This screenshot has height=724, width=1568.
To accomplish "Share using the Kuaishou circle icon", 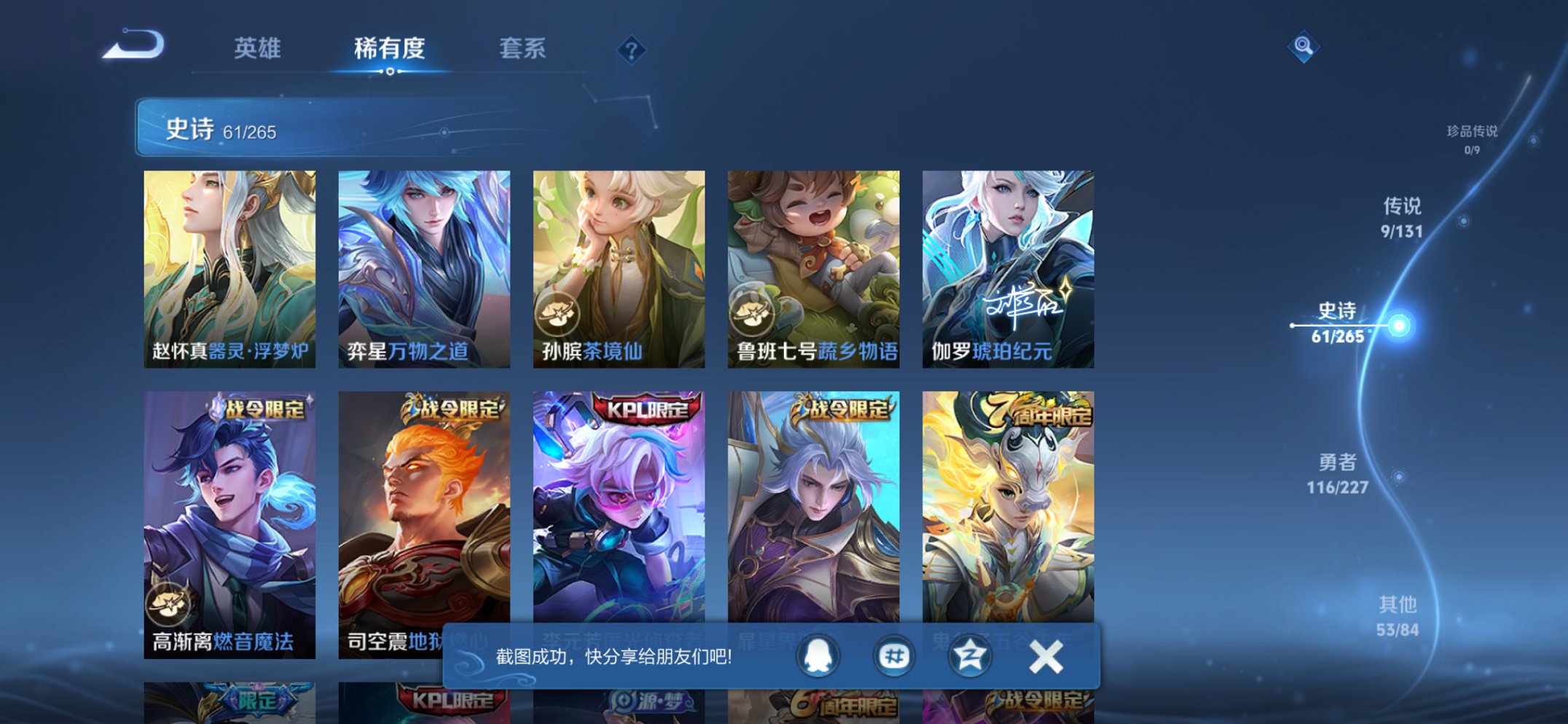I will [x=969, y=655].
